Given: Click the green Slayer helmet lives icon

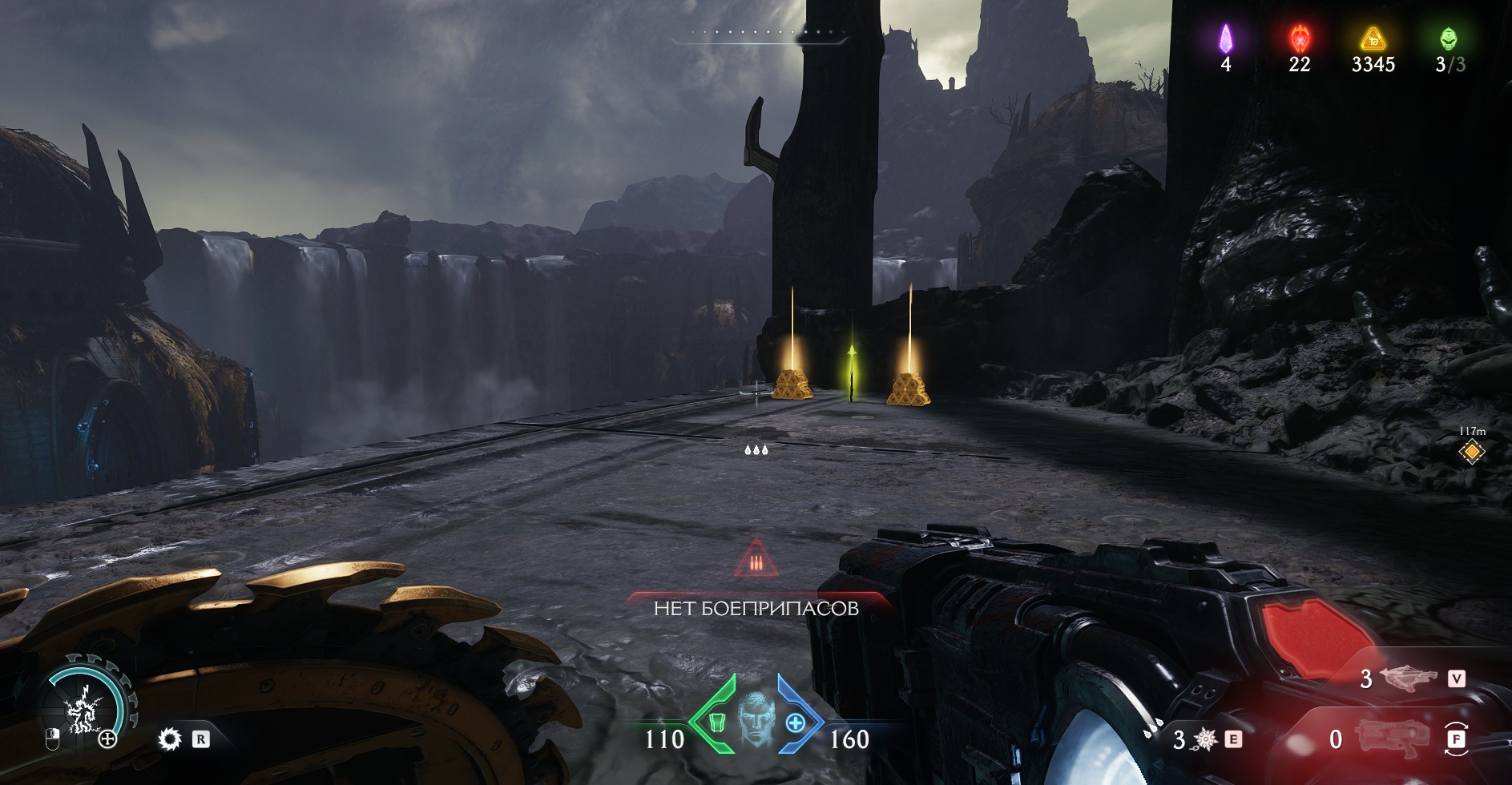Looking at the screenshot, I should pyautogui.click(x=1449, y=38).
